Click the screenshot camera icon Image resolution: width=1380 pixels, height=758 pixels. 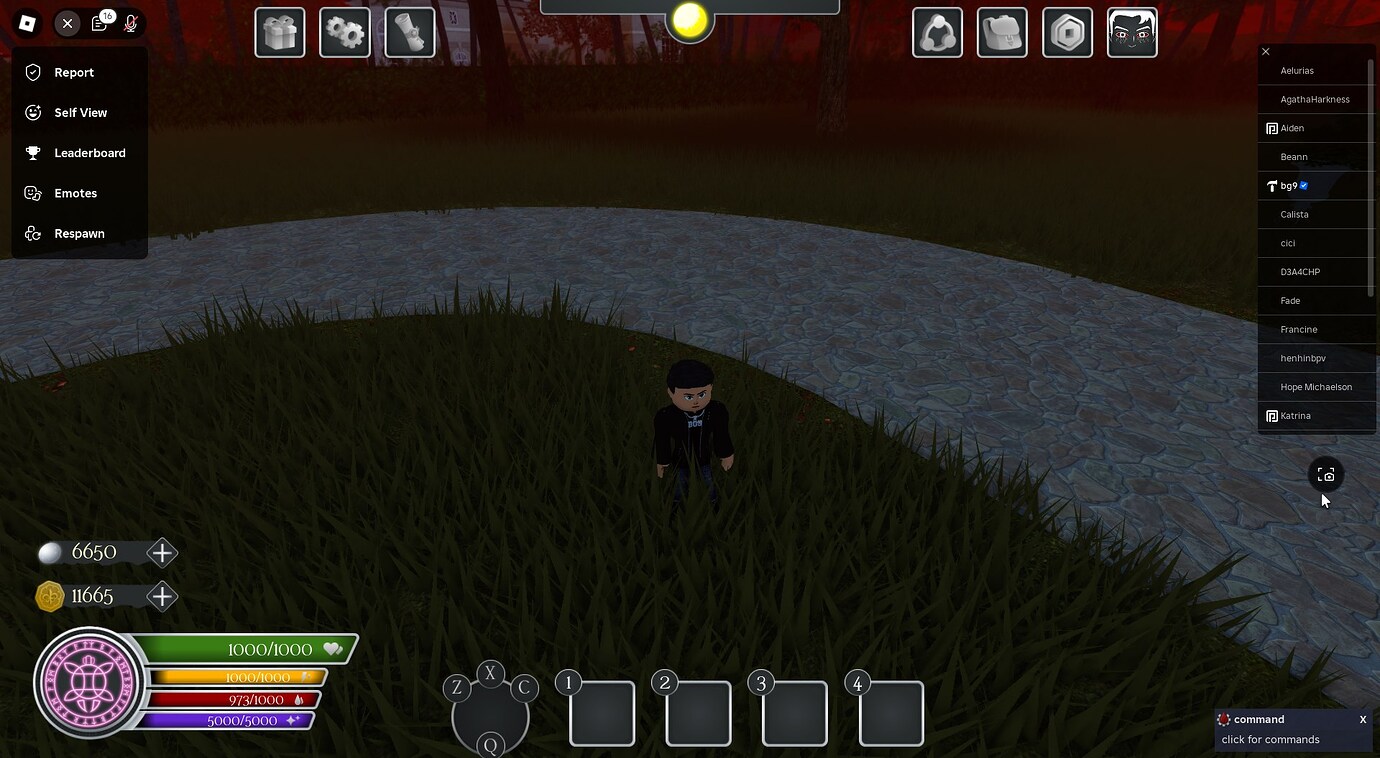tap(1326, 473)
